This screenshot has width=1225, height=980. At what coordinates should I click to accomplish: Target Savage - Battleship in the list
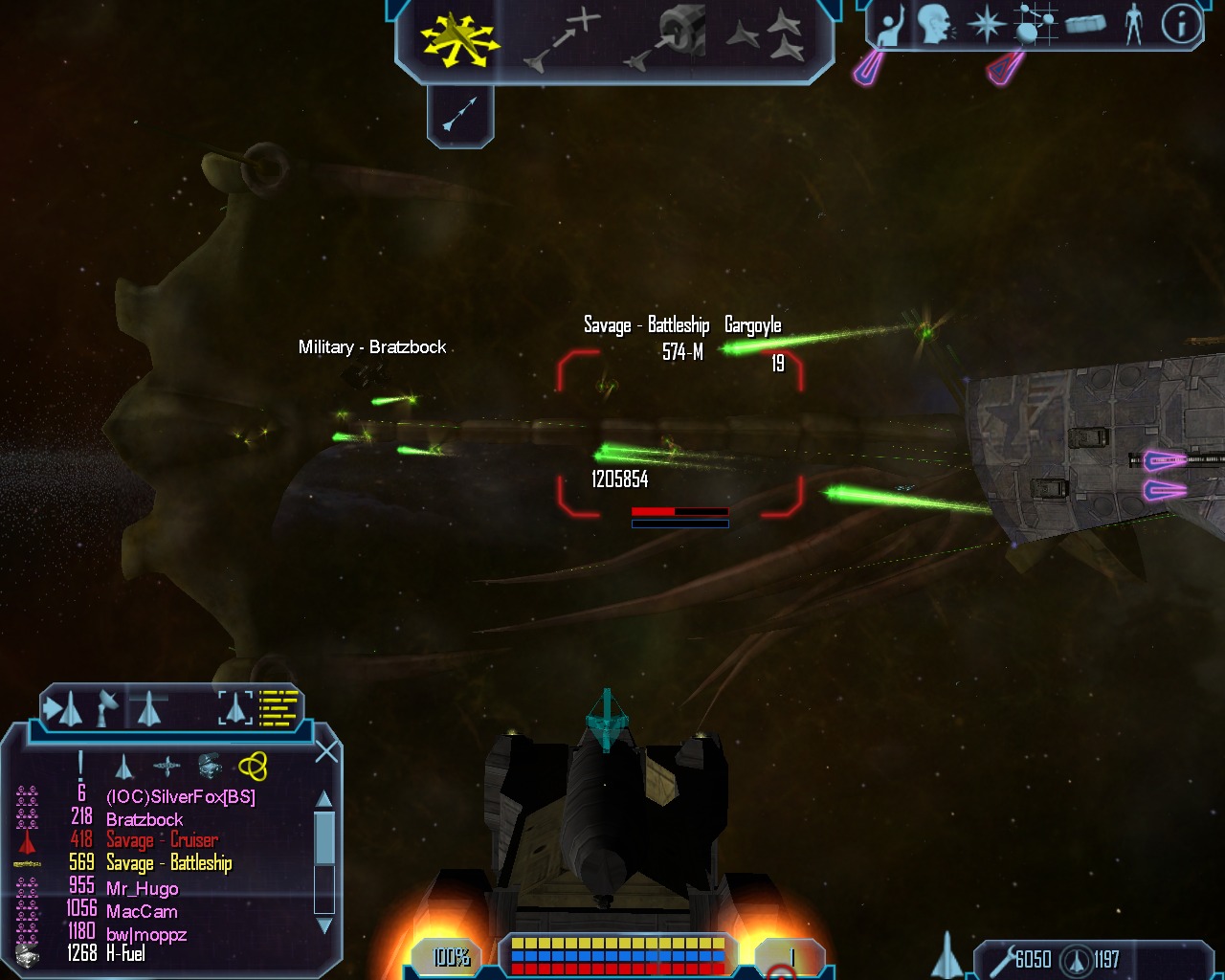(x=168, y=863)
